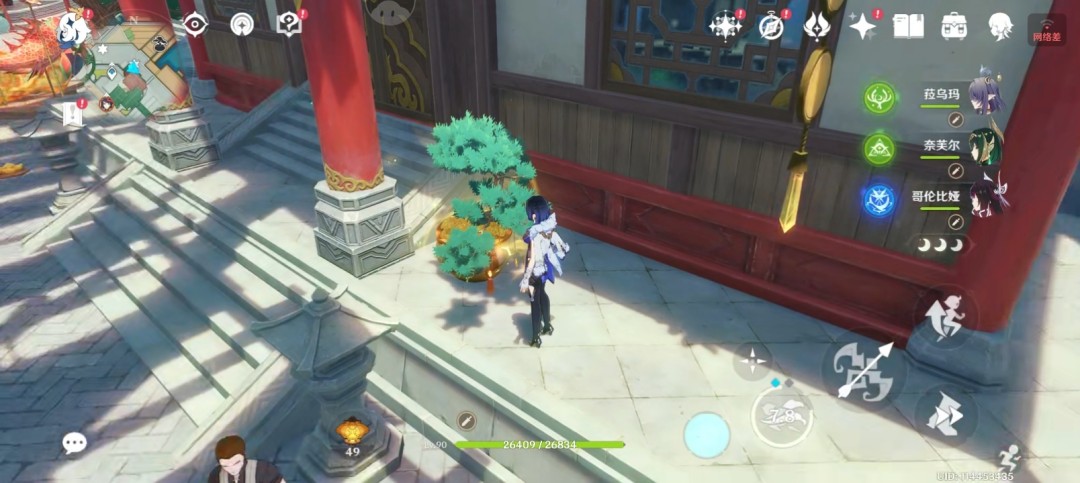Open the quest bookmark icon below the minimap
This screenshot has width=1080, height=483.
pyautogui.click(x=72, y=114)
